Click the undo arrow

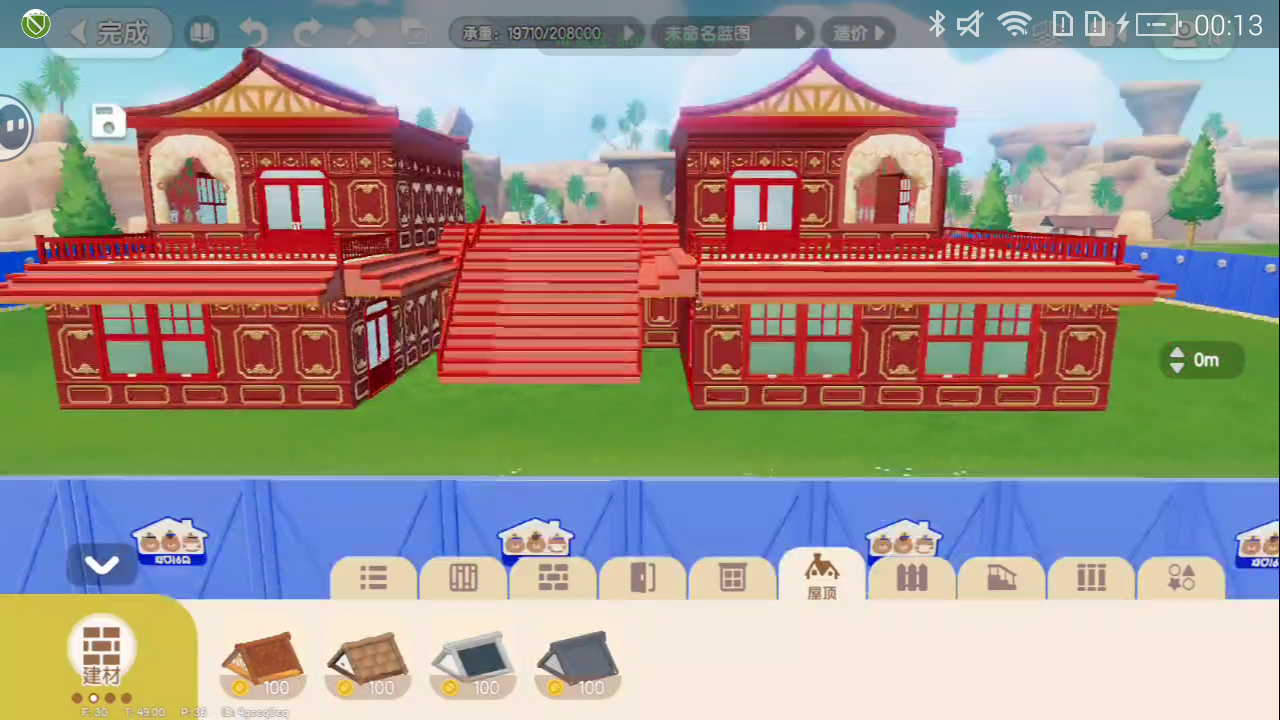click(253, 33)
